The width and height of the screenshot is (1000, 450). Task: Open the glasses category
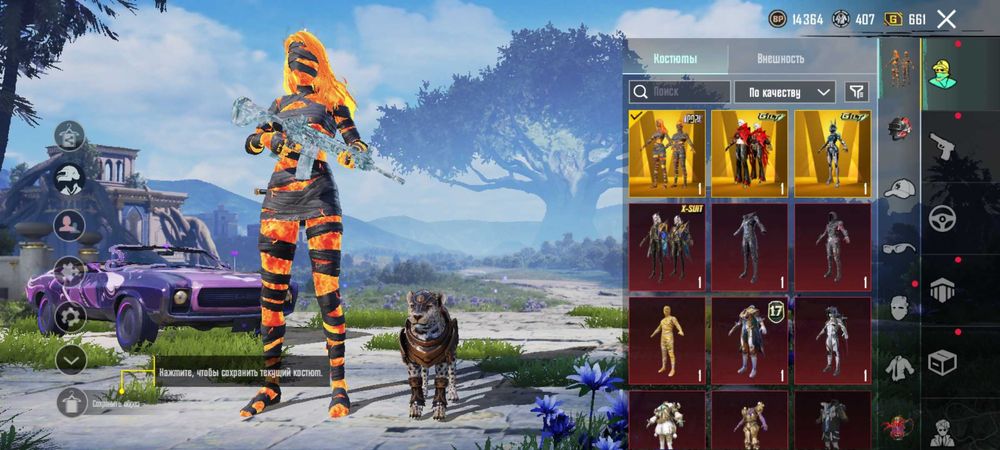point(900,248)
